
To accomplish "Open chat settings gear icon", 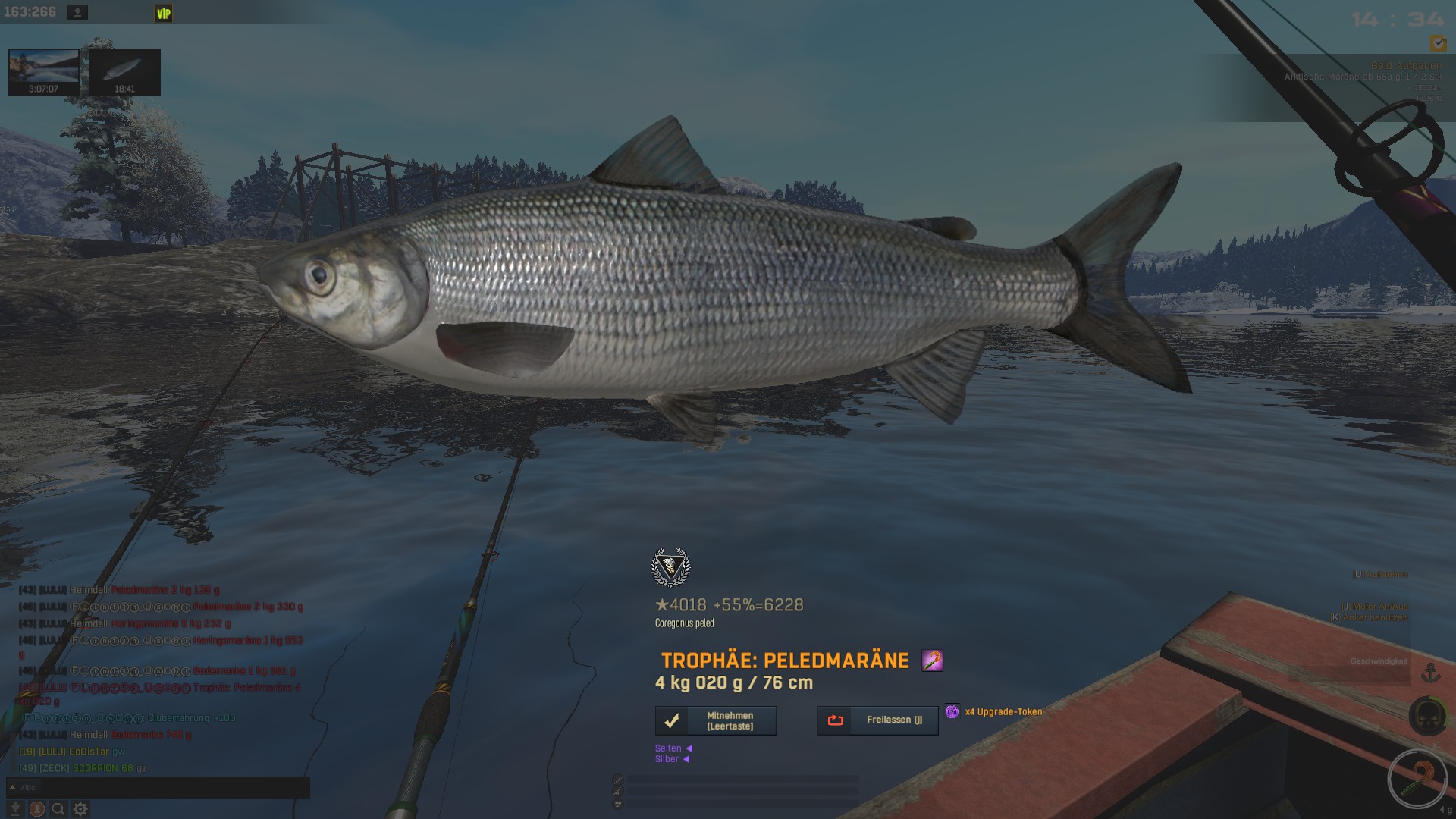I will 80,809.
